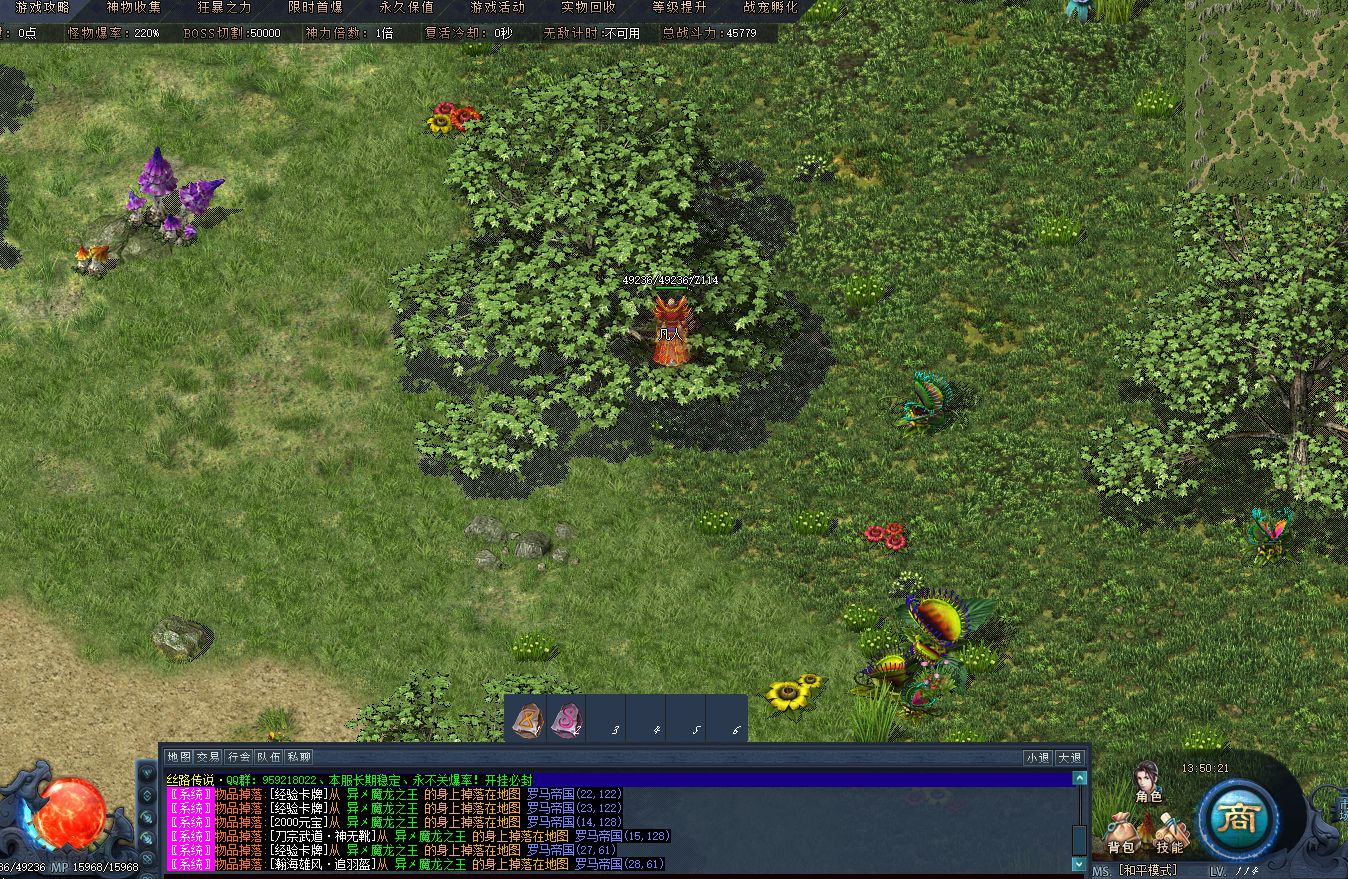The image size is (1348, 879).
Task: Open the 限时首爆 menu entry
Action: pyautogui.click(x=315, y=7)
